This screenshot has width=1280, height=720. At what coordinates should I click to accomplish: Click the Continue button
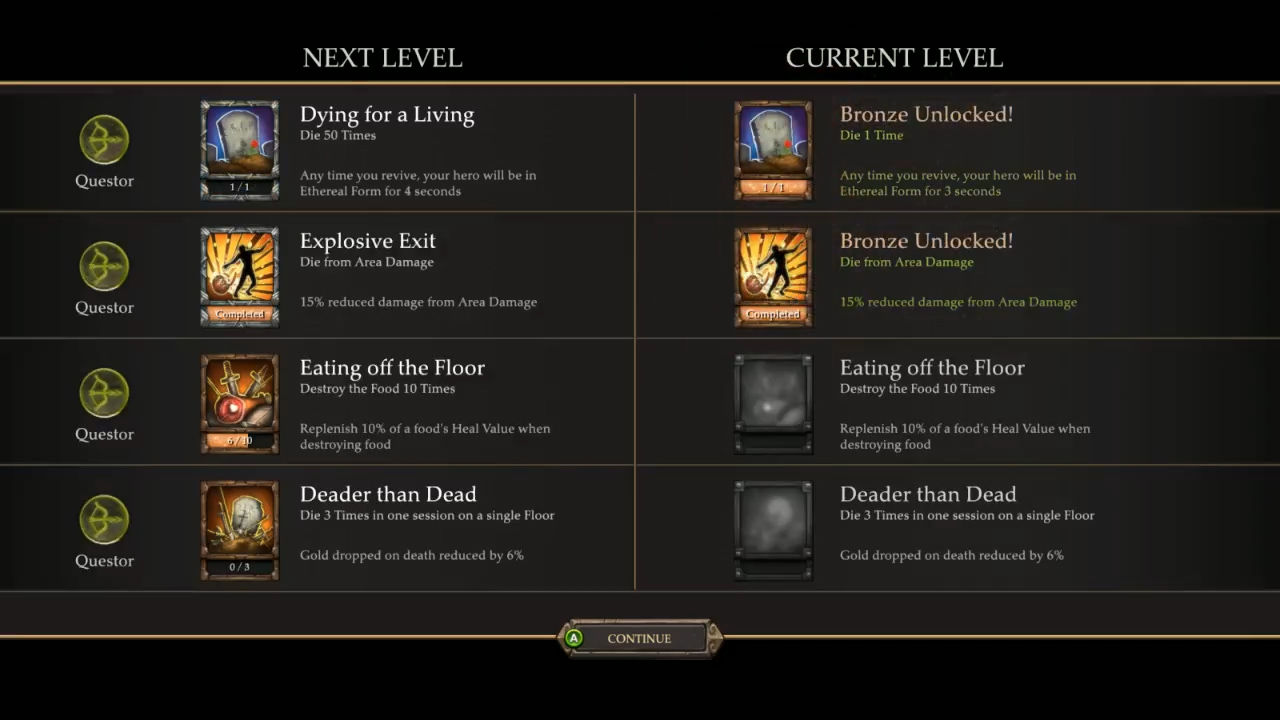click(639, 638)
